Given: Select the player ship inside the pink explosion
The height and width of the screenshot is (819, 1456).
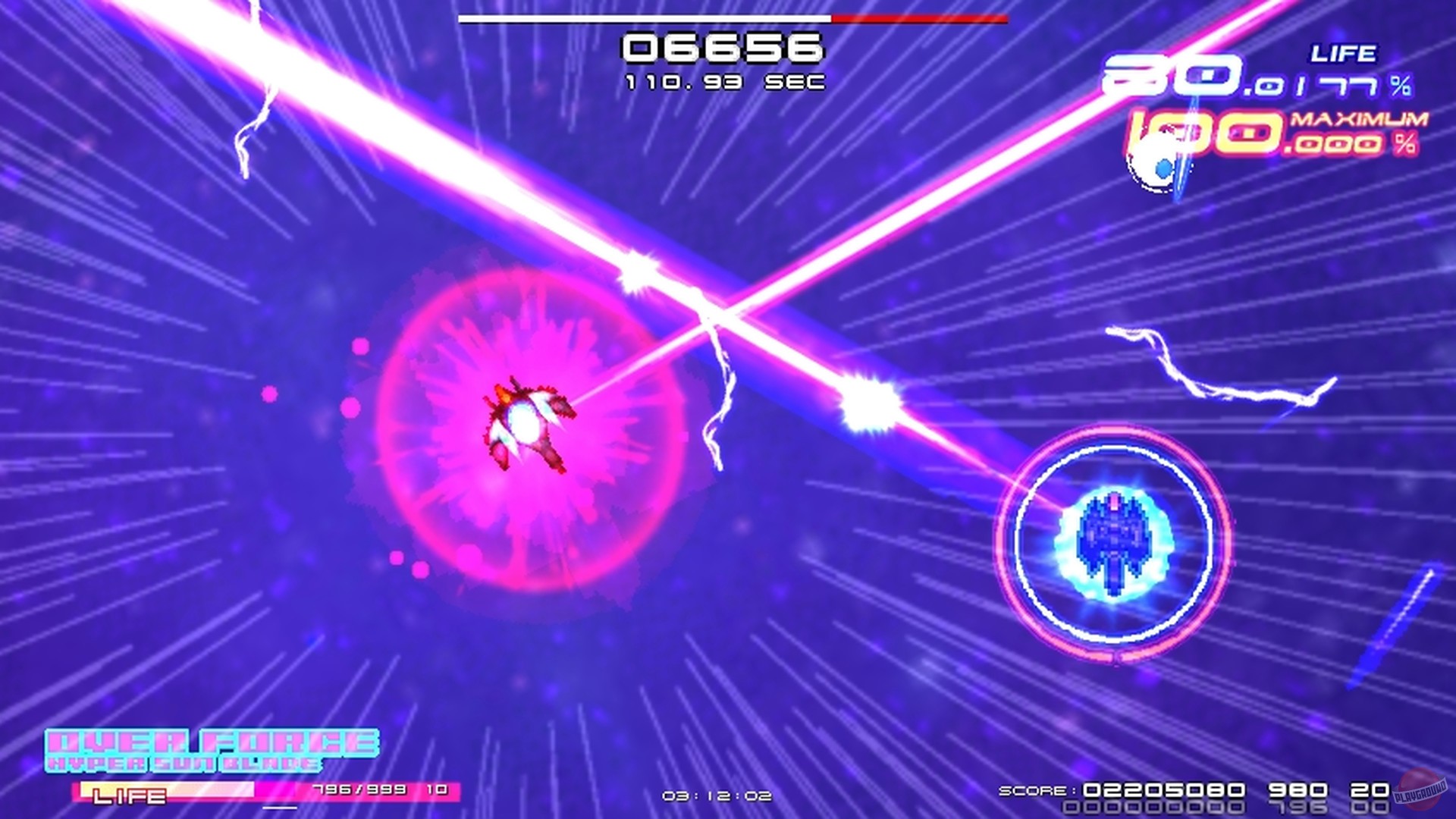Looking at the screenshot, I should pyautogui.click(x=531, y=425).
